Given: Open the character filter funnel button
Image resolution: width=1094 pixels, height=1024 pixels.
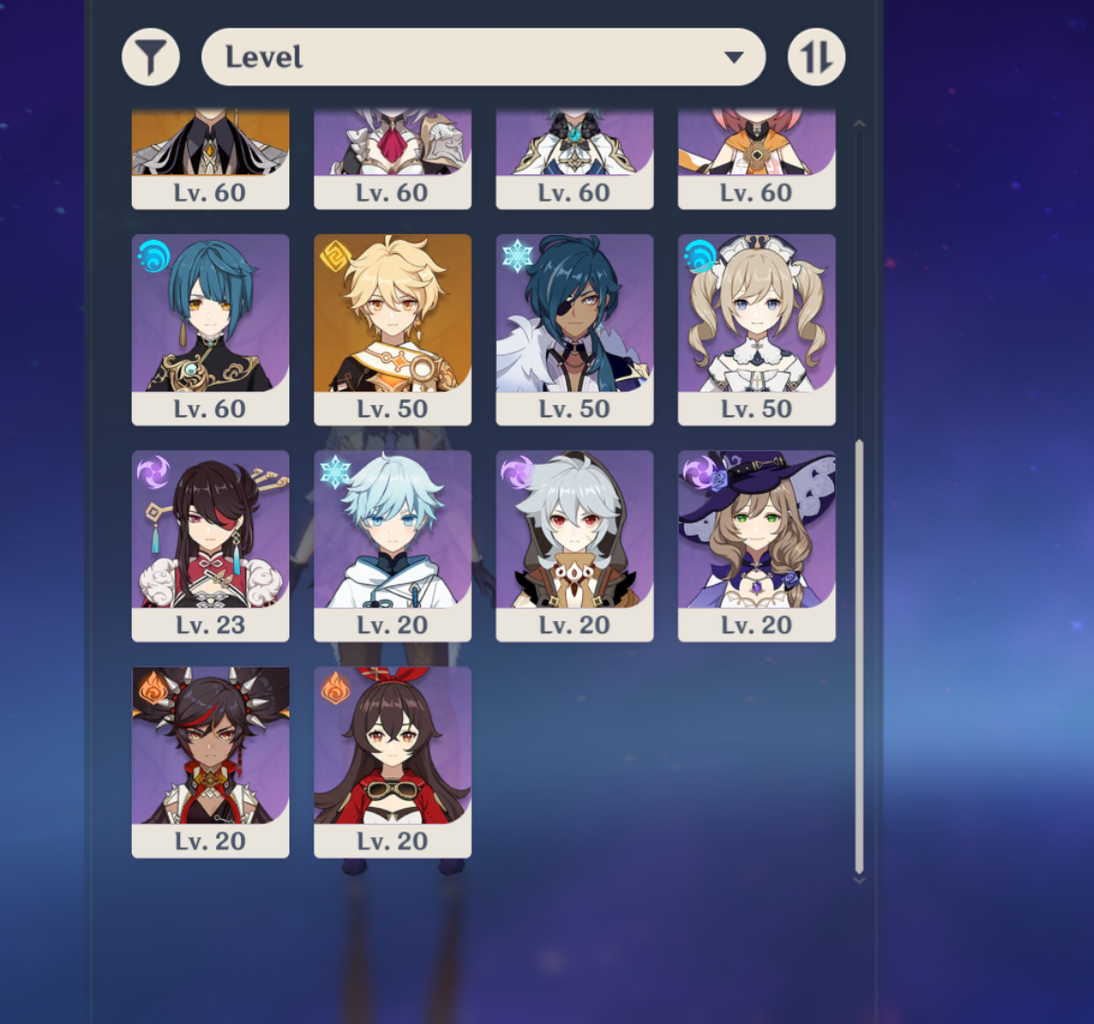Looking at the screenshot, I should click(151, 57).
